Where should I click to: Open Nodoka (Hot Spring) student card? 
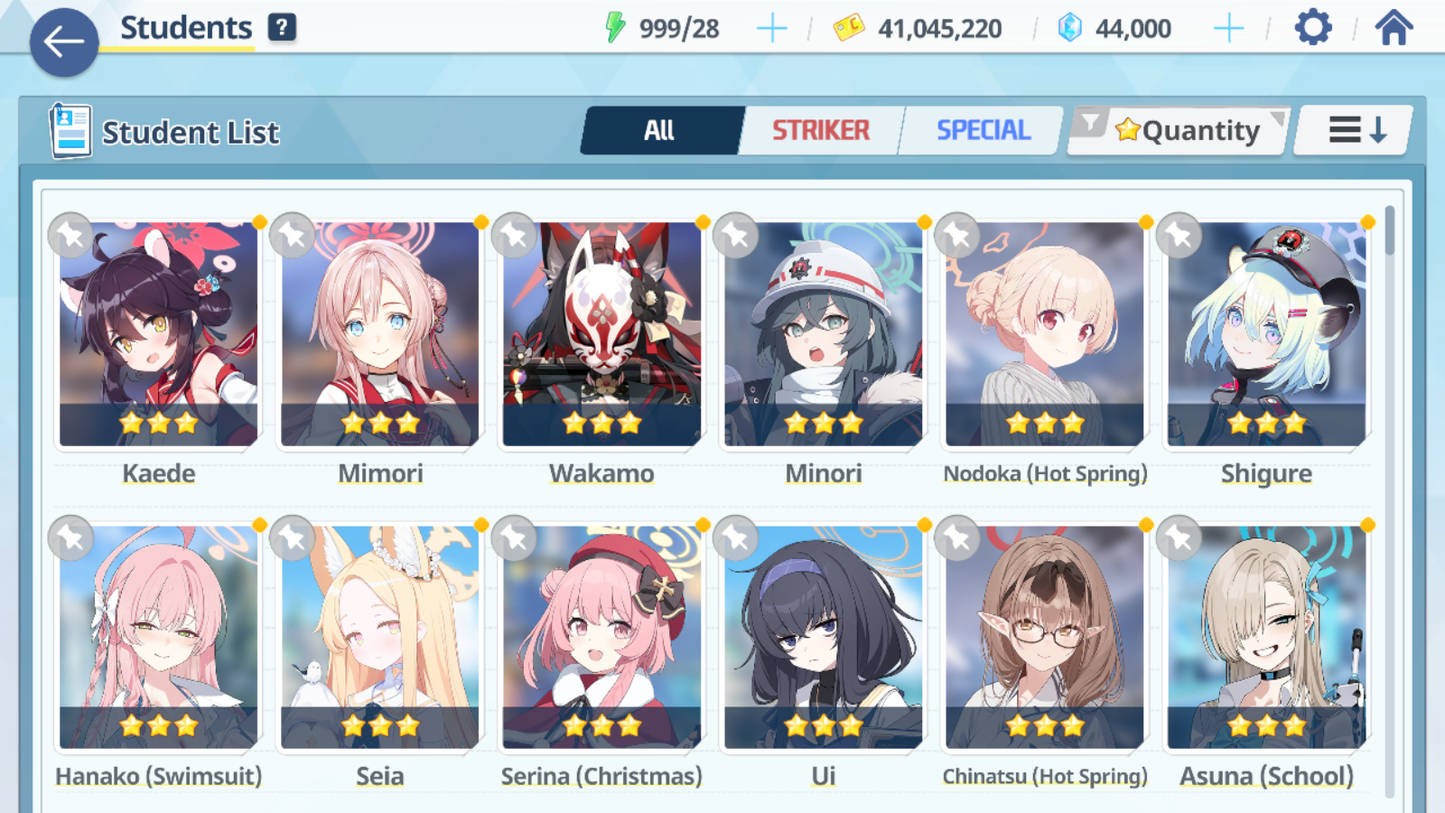pos(1044,335)
